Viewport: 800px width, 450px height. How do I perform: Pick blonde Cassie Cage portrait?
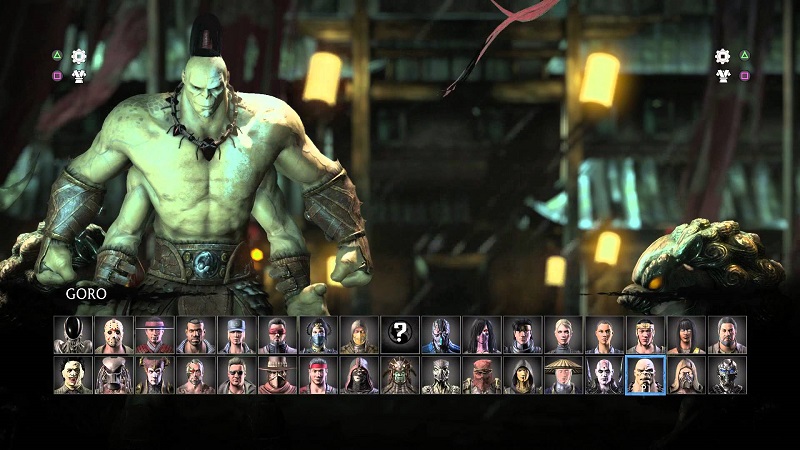[x=564, y=335]
